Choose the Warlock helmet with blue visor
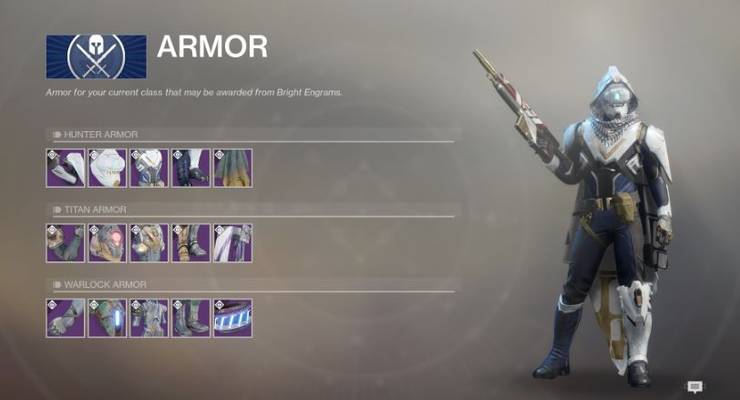Screen dimensions: 740x400 pyautogui.click(x=107, y=318)
